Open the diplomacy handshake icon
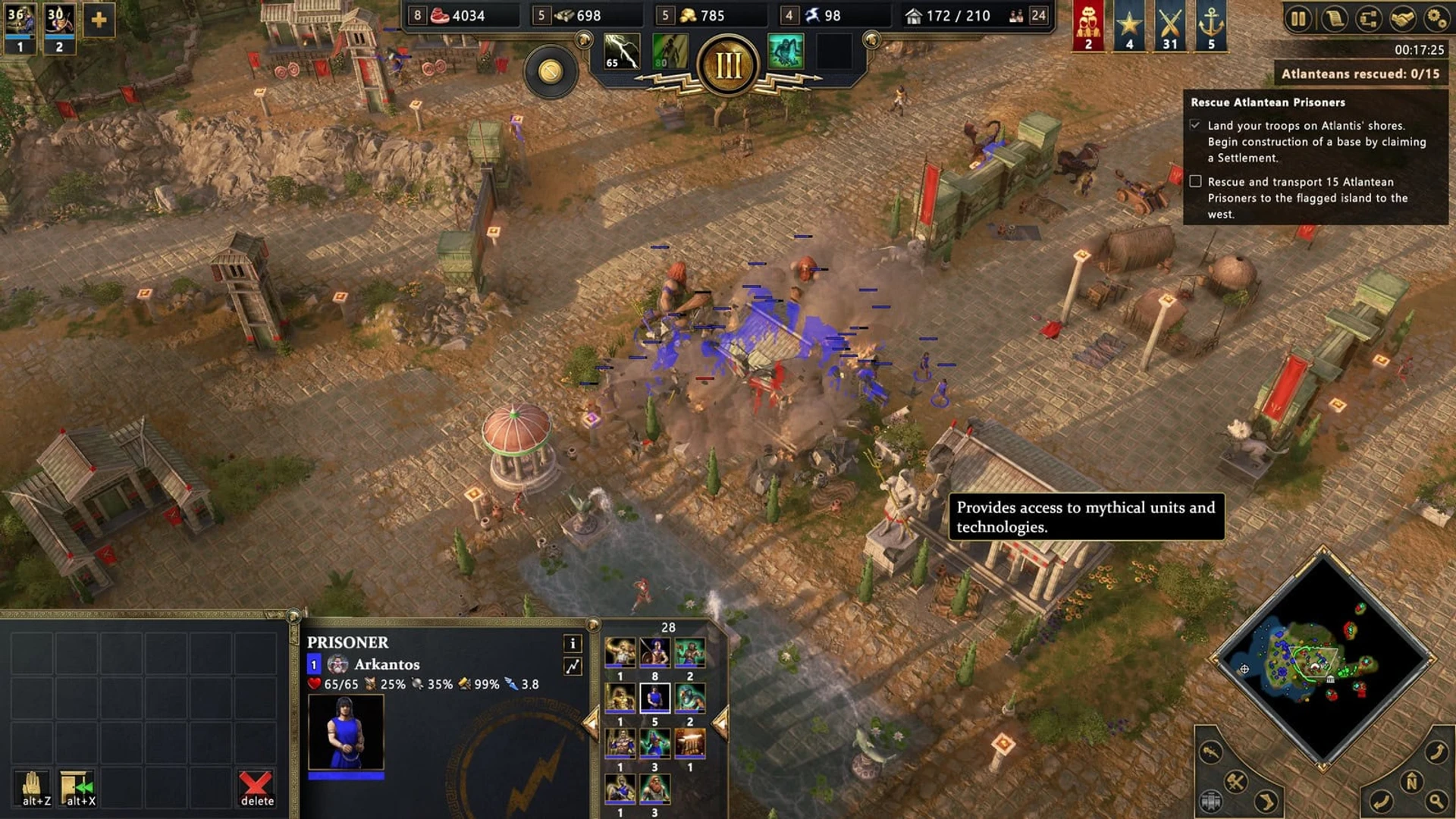This screenshot has height=819, width=1456. [1402, 17]
